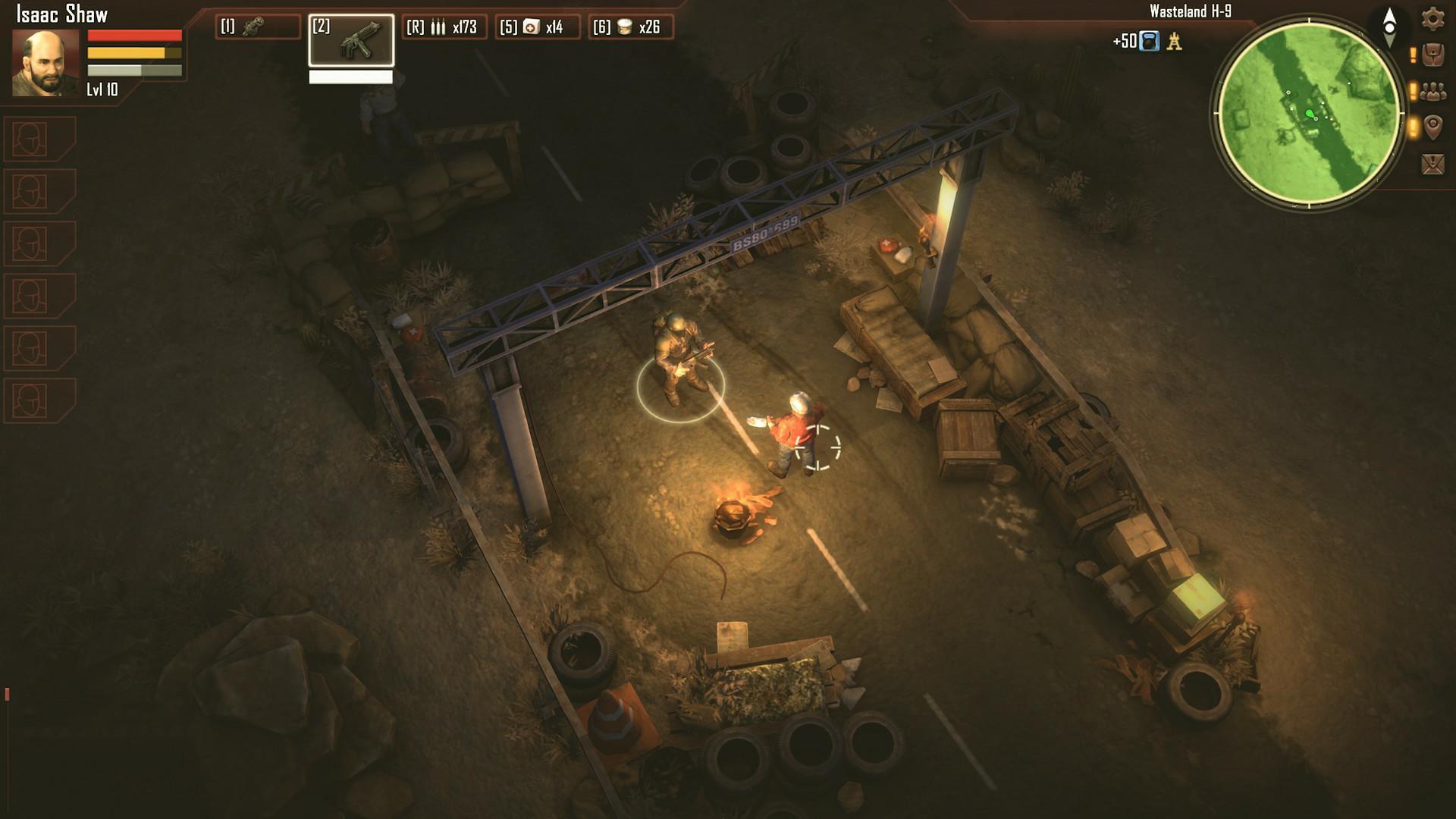Reload using the ammo slot
The image size is (1456, 819).
[x=444, y=27]
